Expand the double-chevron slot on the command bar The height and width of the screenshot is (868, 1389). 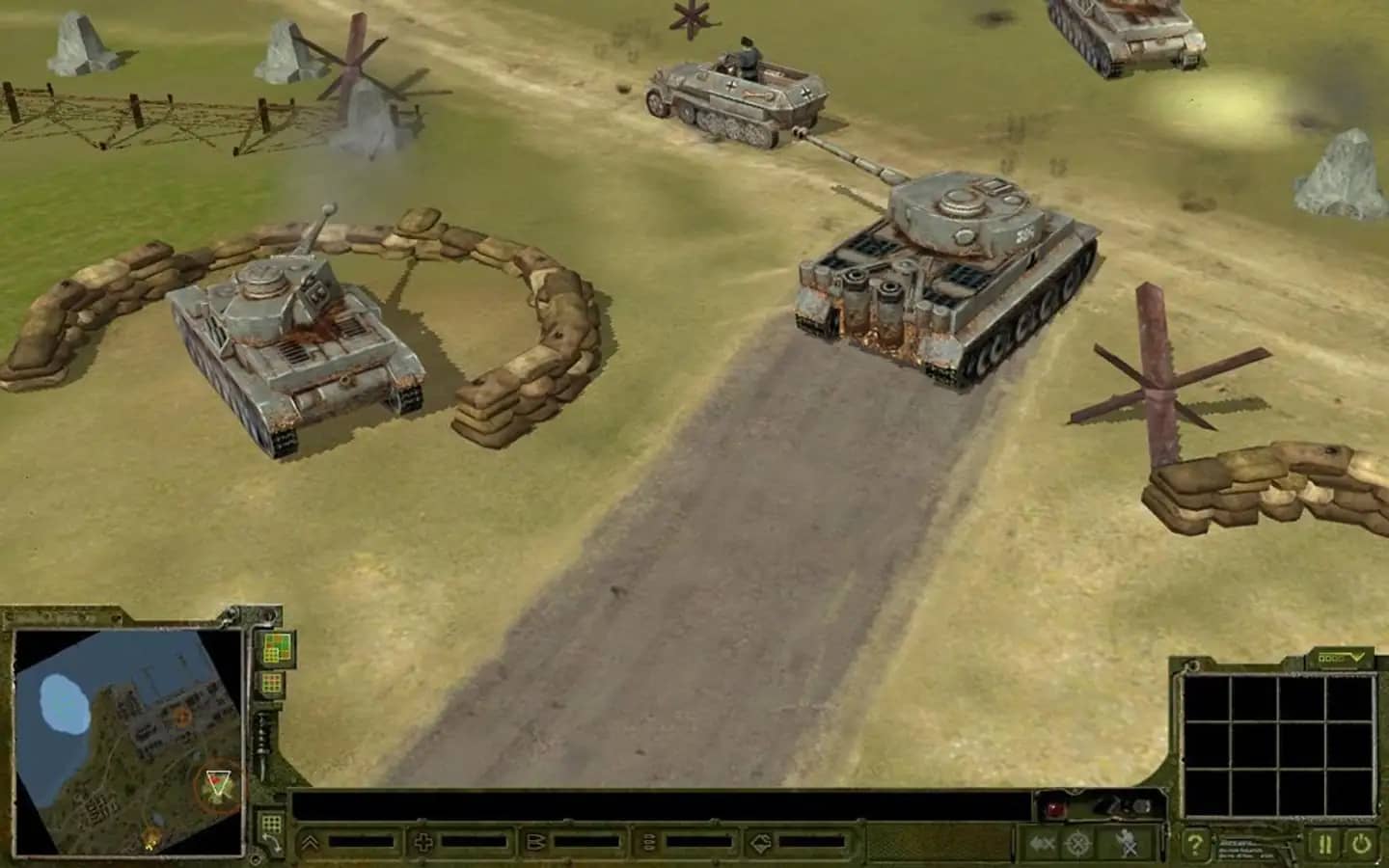pos(310,843)
